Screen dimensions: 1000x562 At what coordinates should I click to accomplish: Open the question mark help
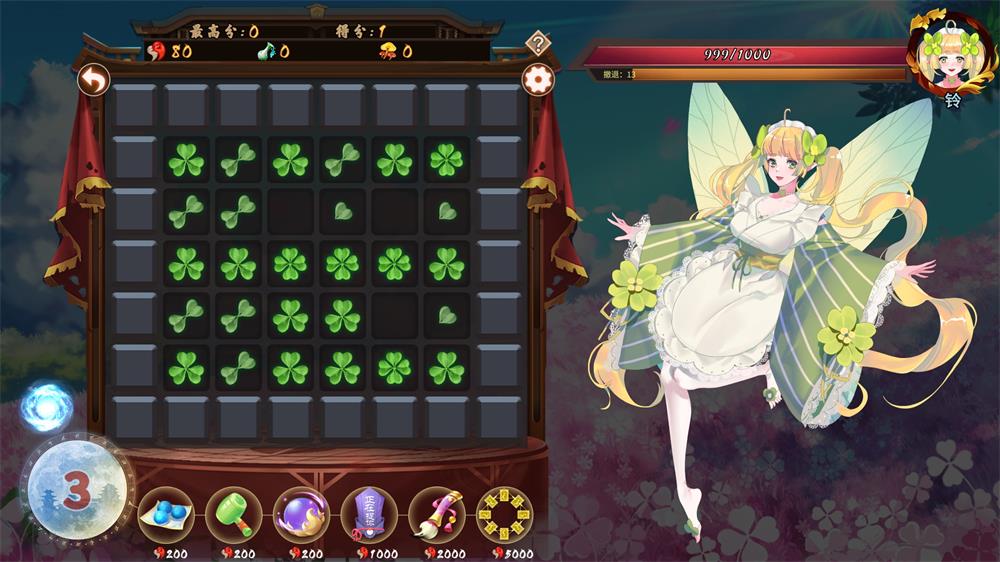[x=539, y=43]
